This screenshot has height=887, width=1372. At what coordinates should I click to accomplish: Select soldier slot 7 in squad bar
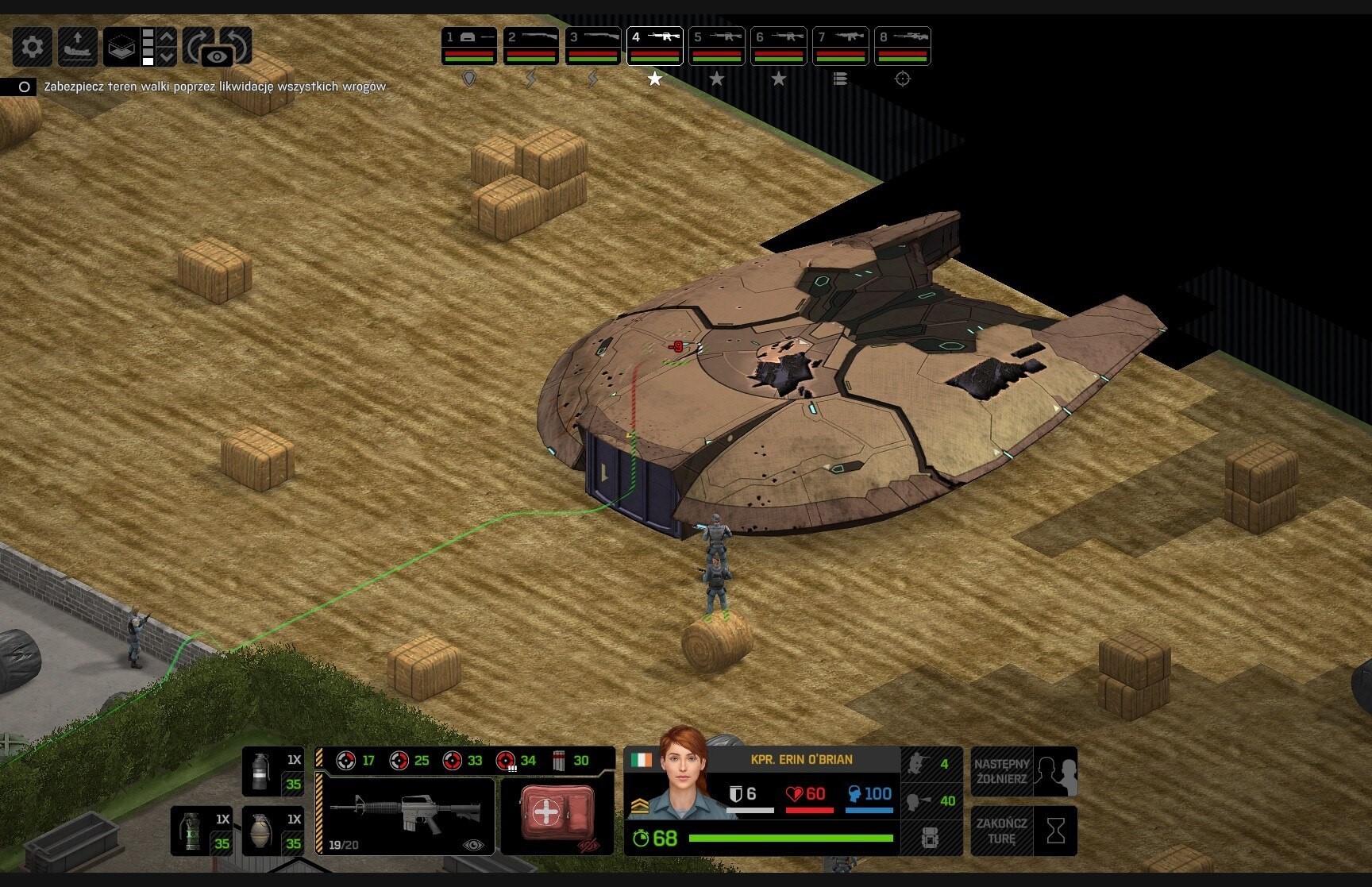coord(840,46)
